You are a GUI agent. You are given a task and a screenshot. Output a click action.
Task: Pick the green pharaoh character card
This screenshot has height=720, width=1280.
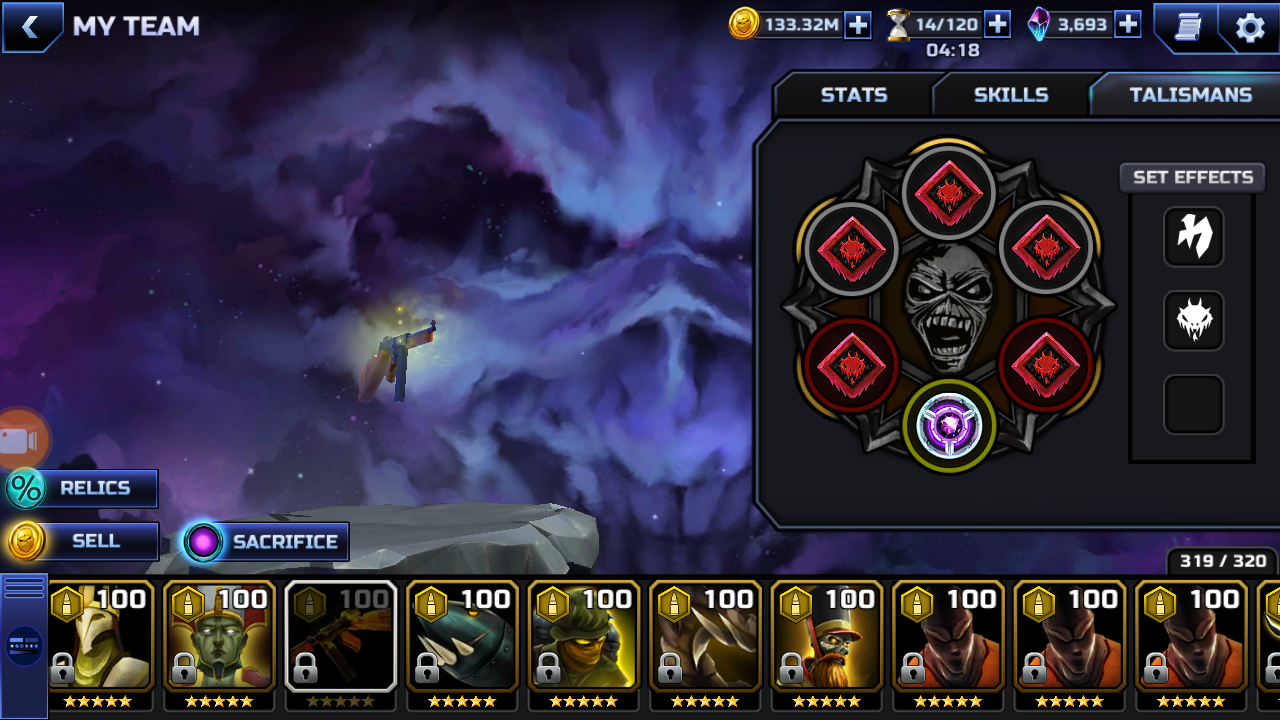coord(220,637)
